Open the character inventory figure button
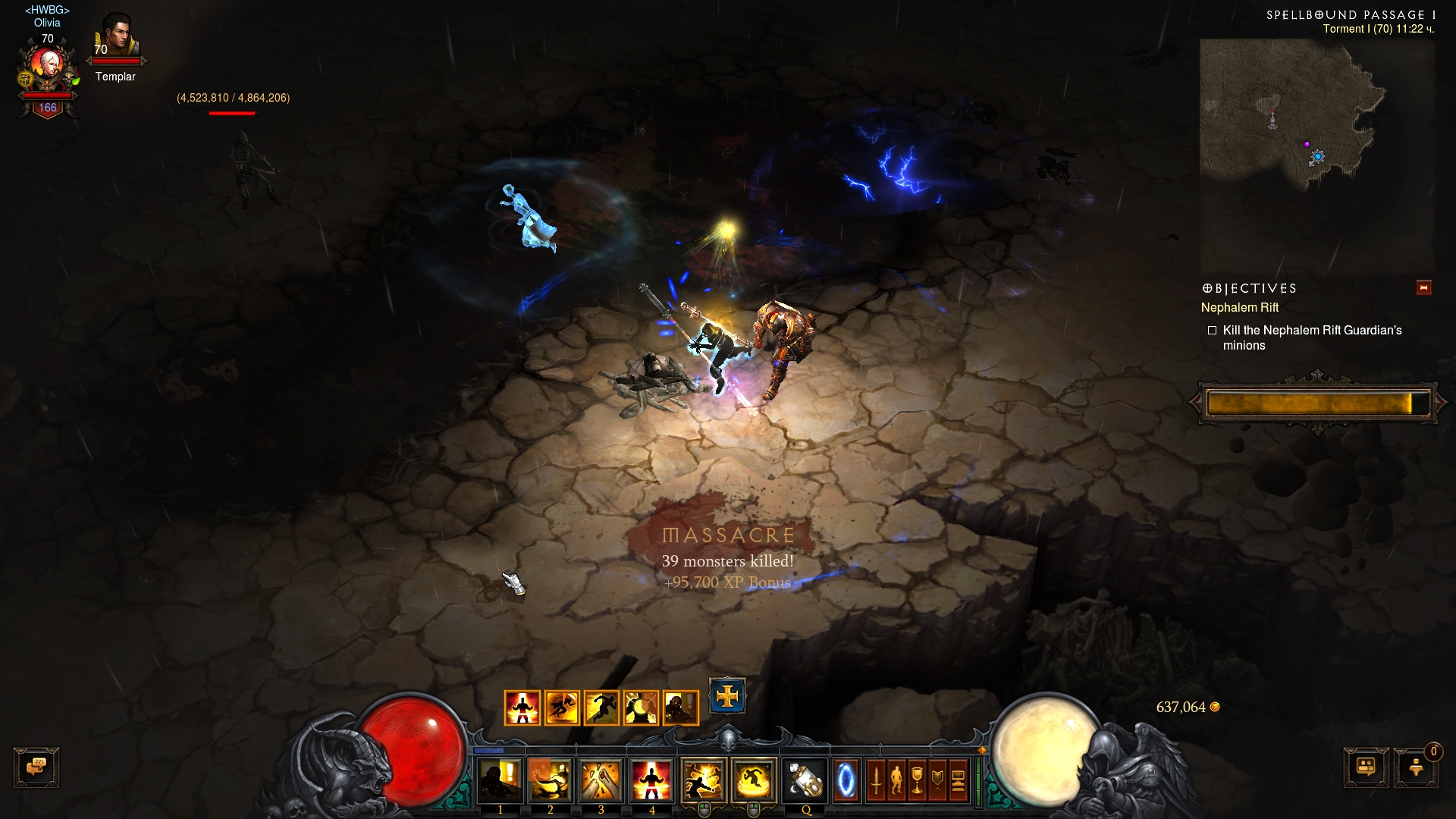The height and width of the screenshot is (819, 1456). tap(896, 780)
